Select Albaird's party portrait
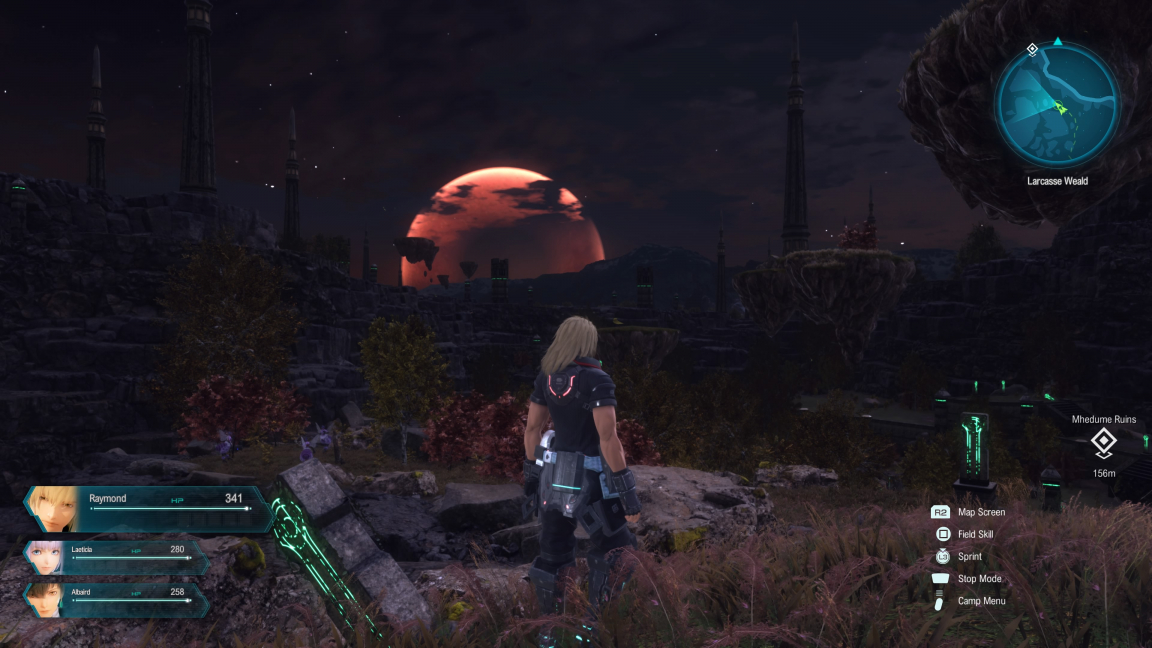 coord(46,599)
